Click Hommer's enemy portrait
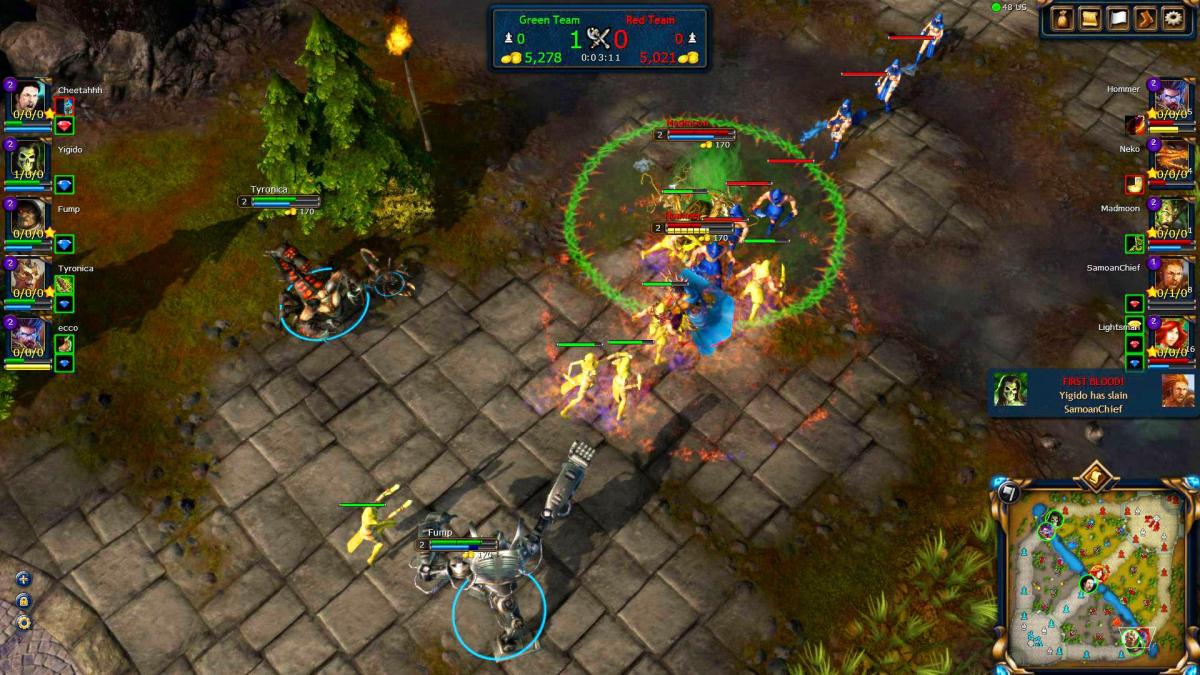Image resolution: width=1200 pixels, height=675 pixels. pos(1171,100)
